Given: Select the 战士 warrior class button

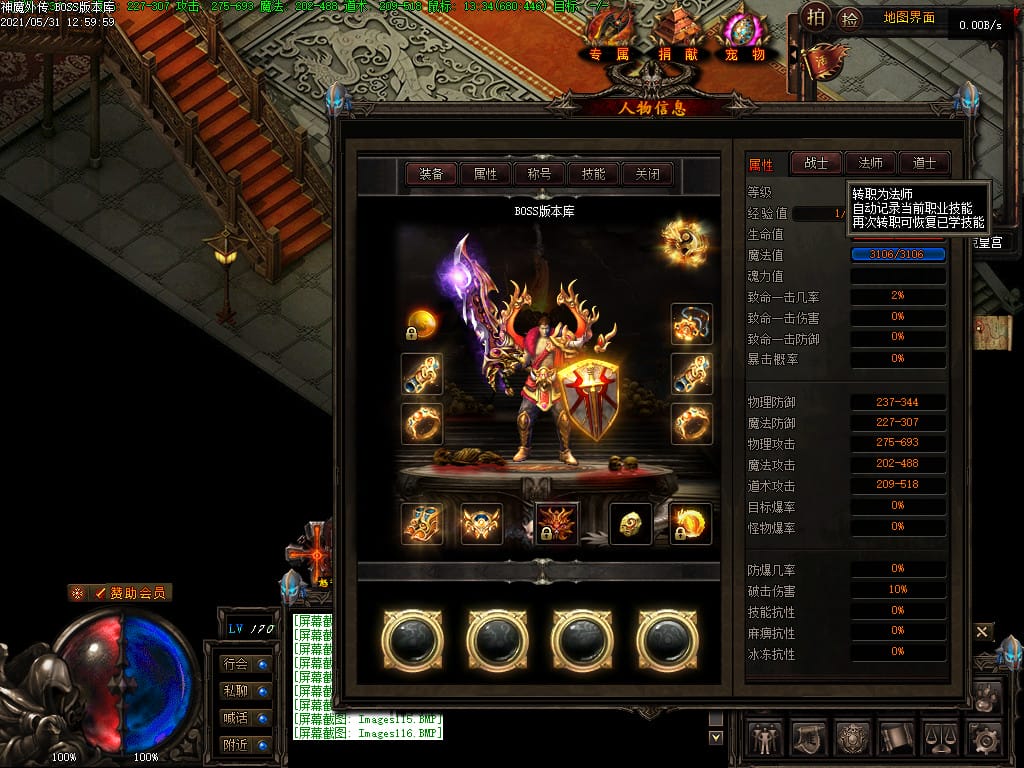Looking at the screenshot, I should point(816,163).
